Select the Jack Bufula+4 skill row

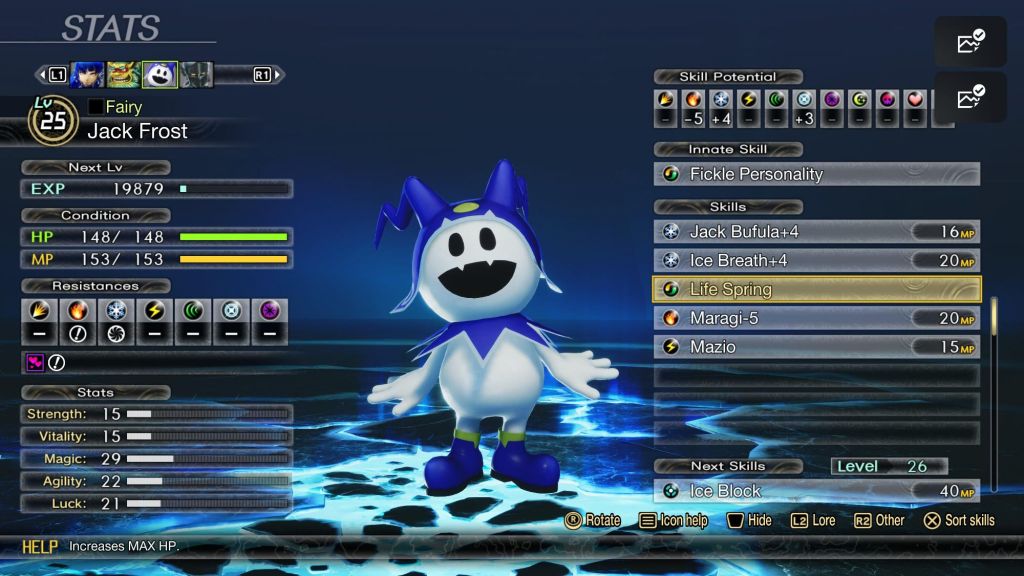[x=816, y=232]
